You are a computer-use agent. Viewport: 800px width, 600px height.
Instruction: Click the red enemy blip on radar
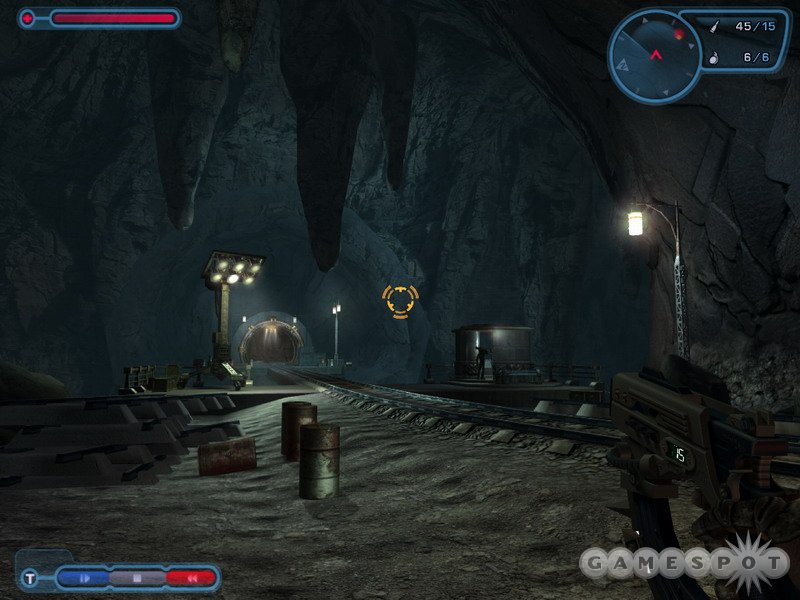pyautogui.click(x=679, y=34)
